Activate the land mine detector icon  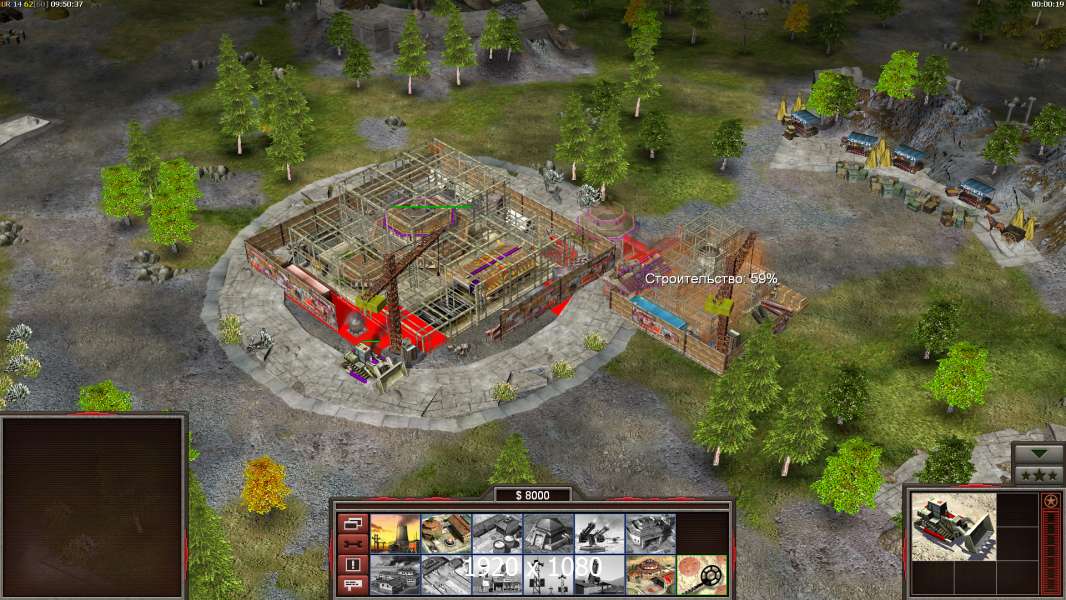(x=701, y=574)
